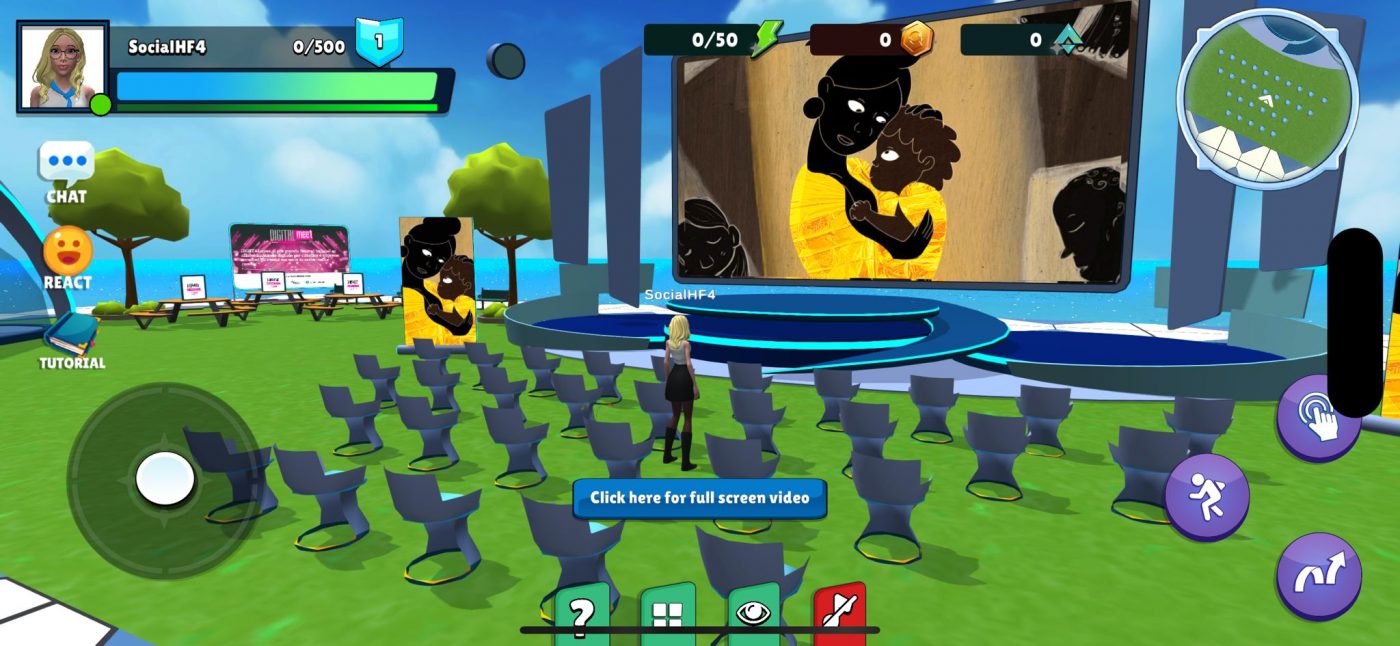
Task: Tap the green lightning energy icon
Action: coord(766,40)
